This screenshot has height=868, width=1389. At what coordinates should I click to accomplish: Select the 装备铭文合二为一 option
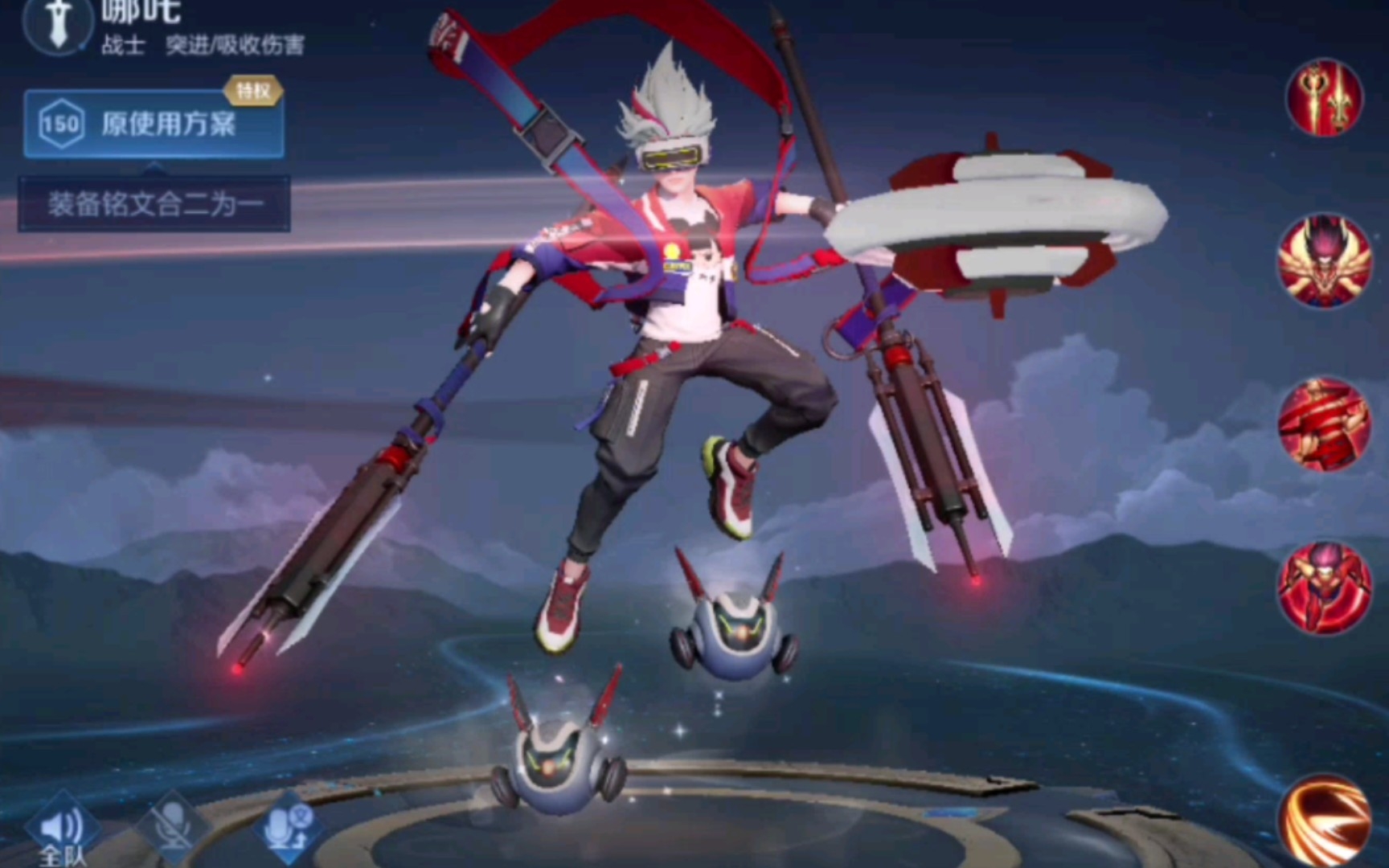pyautogui.click(x=154, y=203)
